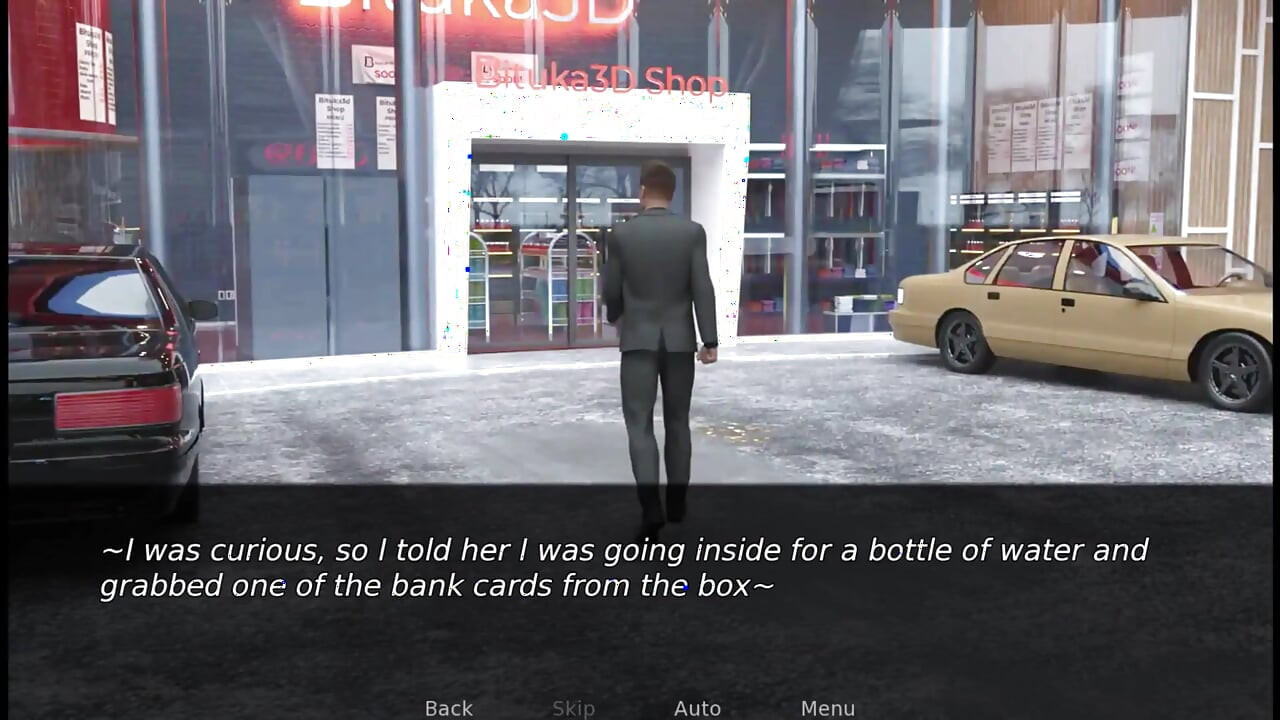Click the Skip button in the quick menu
Image resolution: width=1280 pixels, height=720 pixels.
(x=573, y=708)
